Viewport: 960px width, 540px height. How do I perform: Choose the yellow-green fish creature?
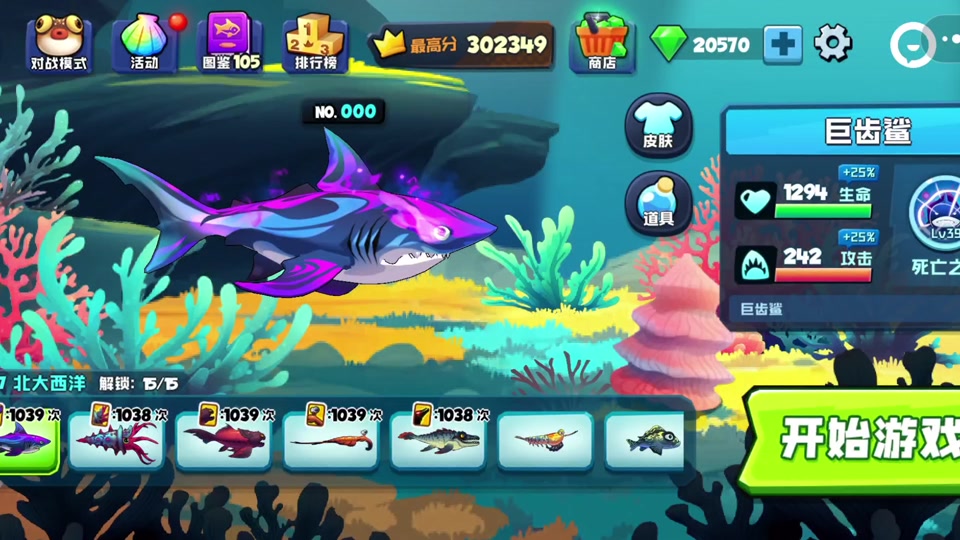coord(645,440)
